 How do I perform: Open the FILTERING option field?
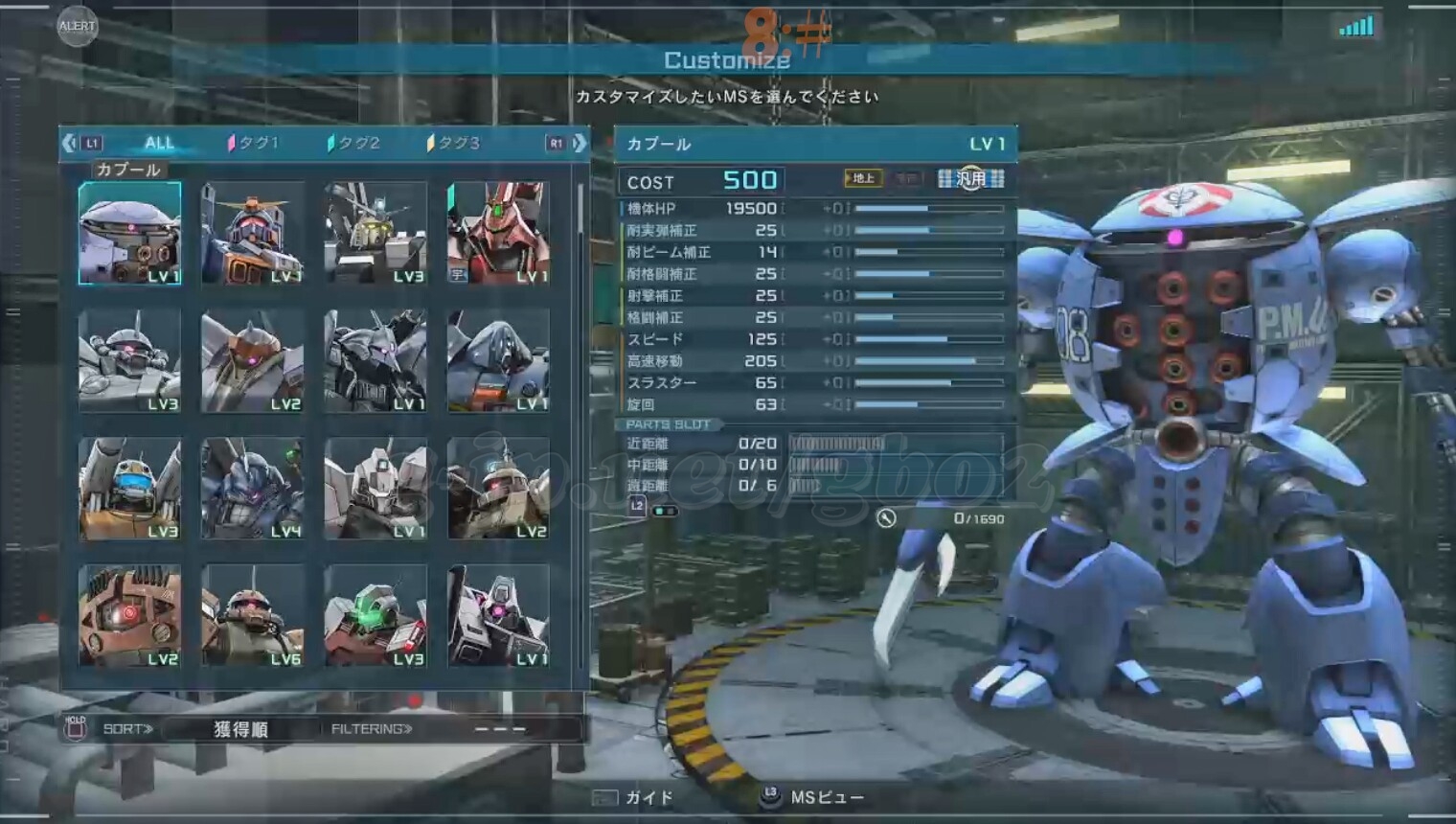[498, 729]
